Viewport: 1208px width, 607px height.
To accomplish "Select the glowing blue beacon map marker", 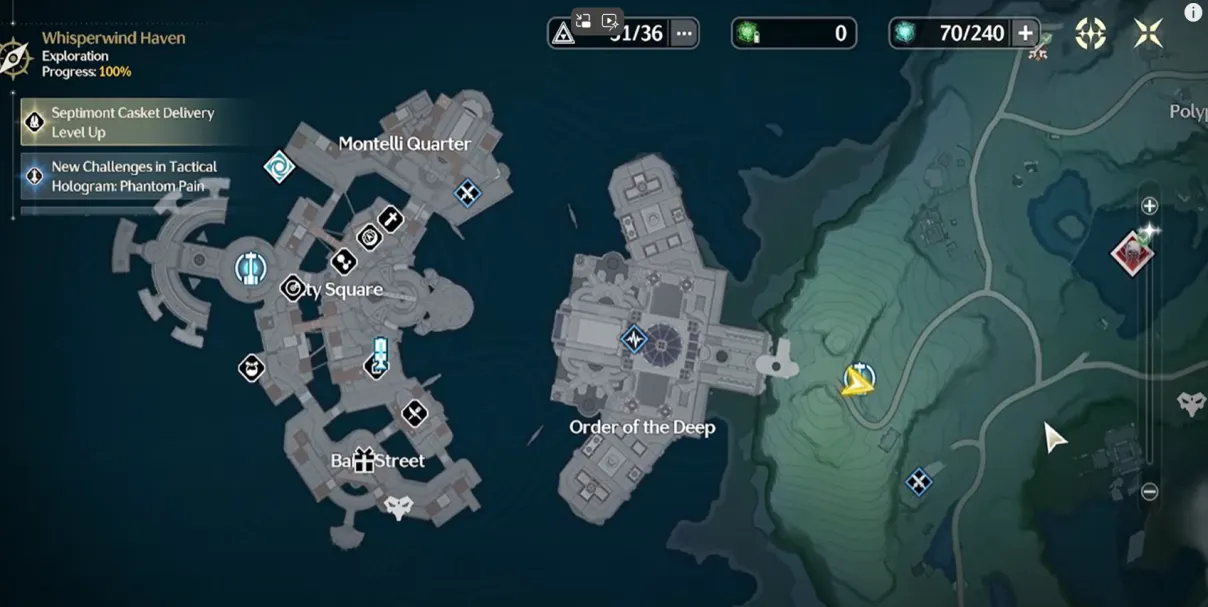I will tap(250, 267).
